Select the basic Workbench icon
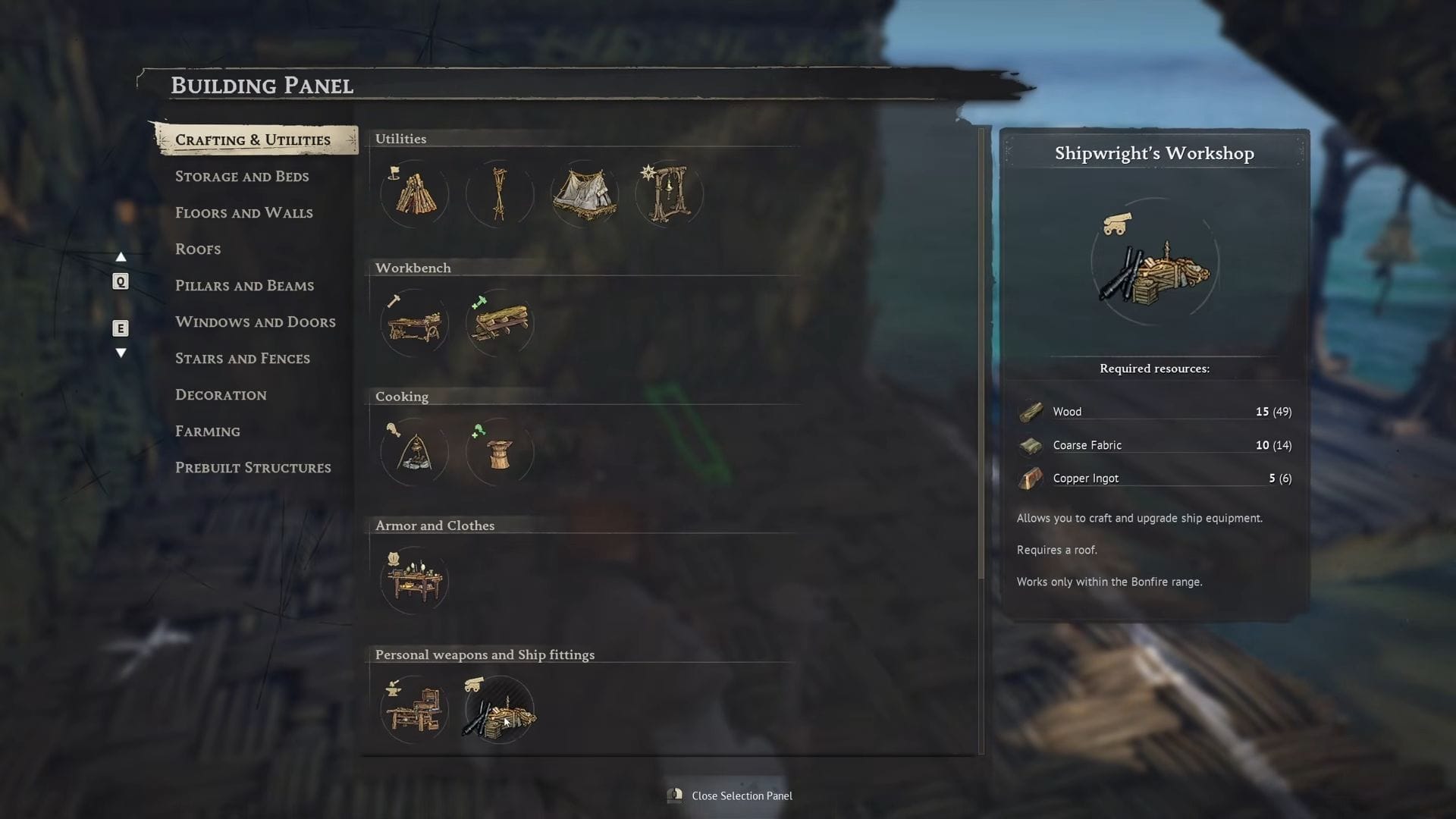The height and width of the screenshot is (819, 1456). click(x=414, y=322)
